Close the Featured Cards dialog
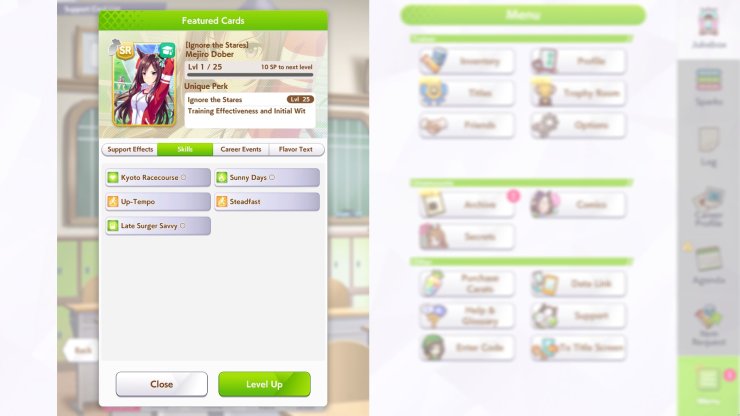Viewport: 740px width, 416px height. (x=161, y=384)
